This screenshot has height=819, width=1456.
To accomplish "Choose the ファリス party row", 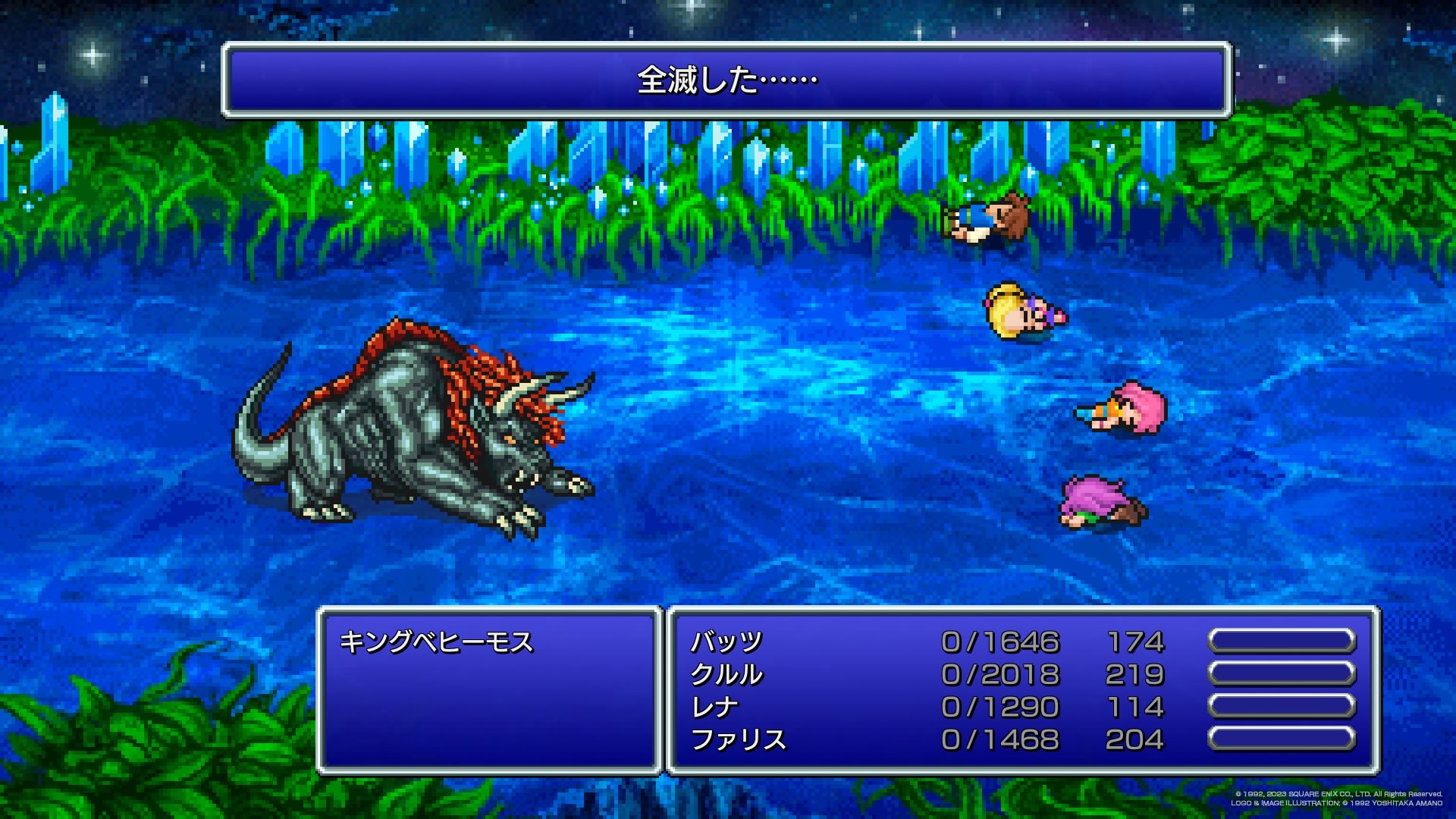I will click(739, 740).
